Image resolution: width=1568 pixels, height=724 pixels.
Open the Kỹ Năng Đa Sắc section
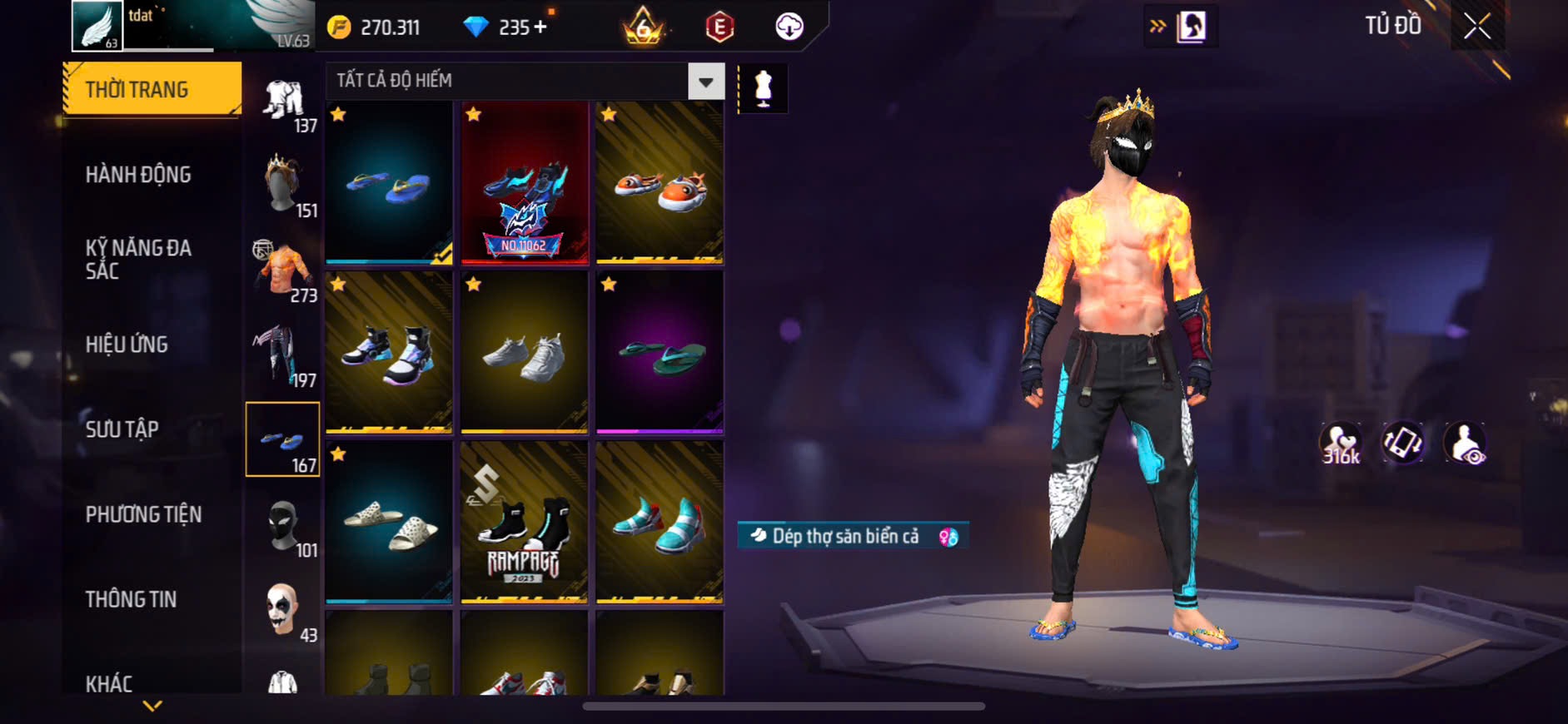tap(138, 259)
